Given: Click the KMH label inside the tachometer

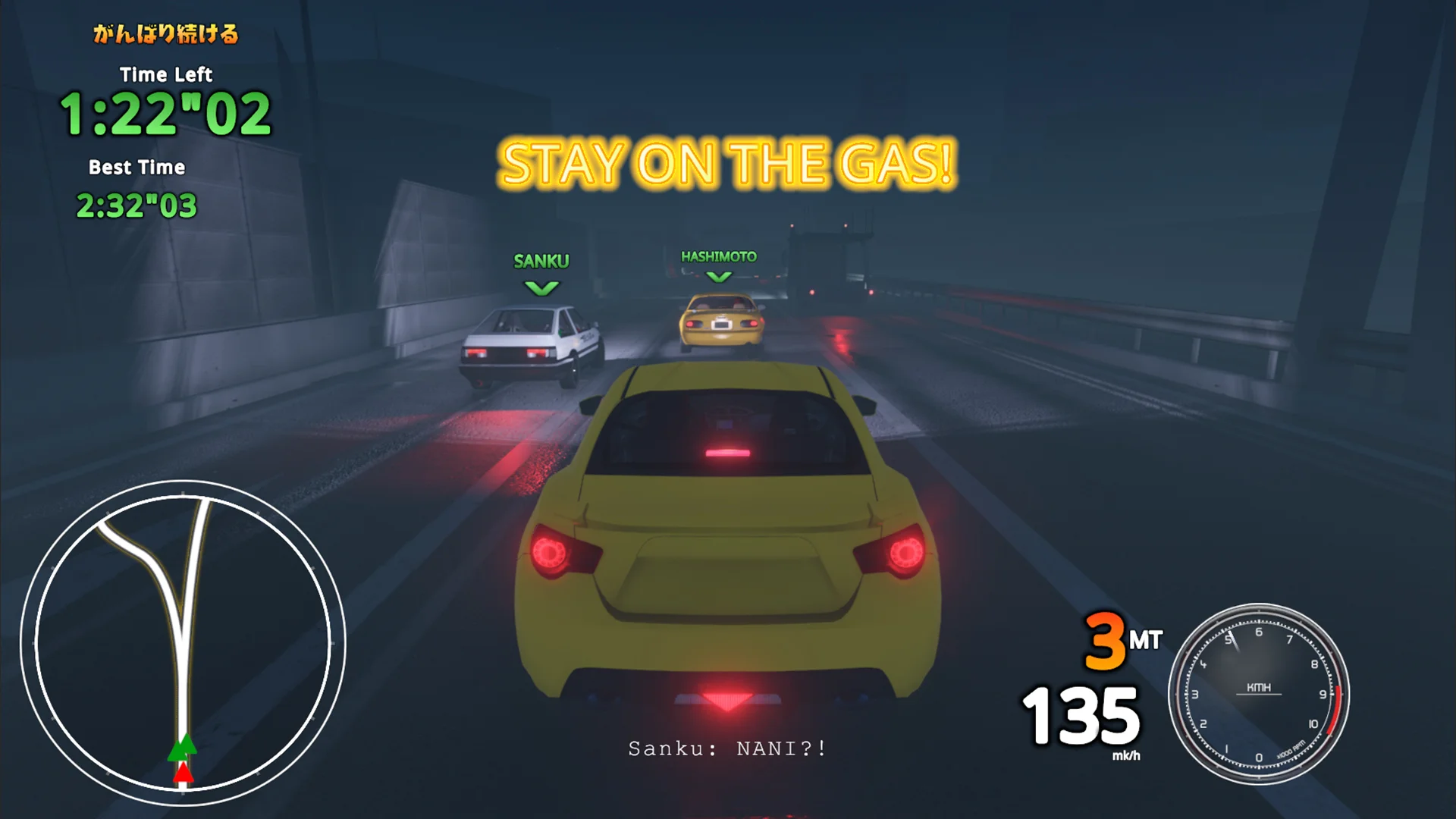Looking at the screenshot, I should [x=1259, y=688].
